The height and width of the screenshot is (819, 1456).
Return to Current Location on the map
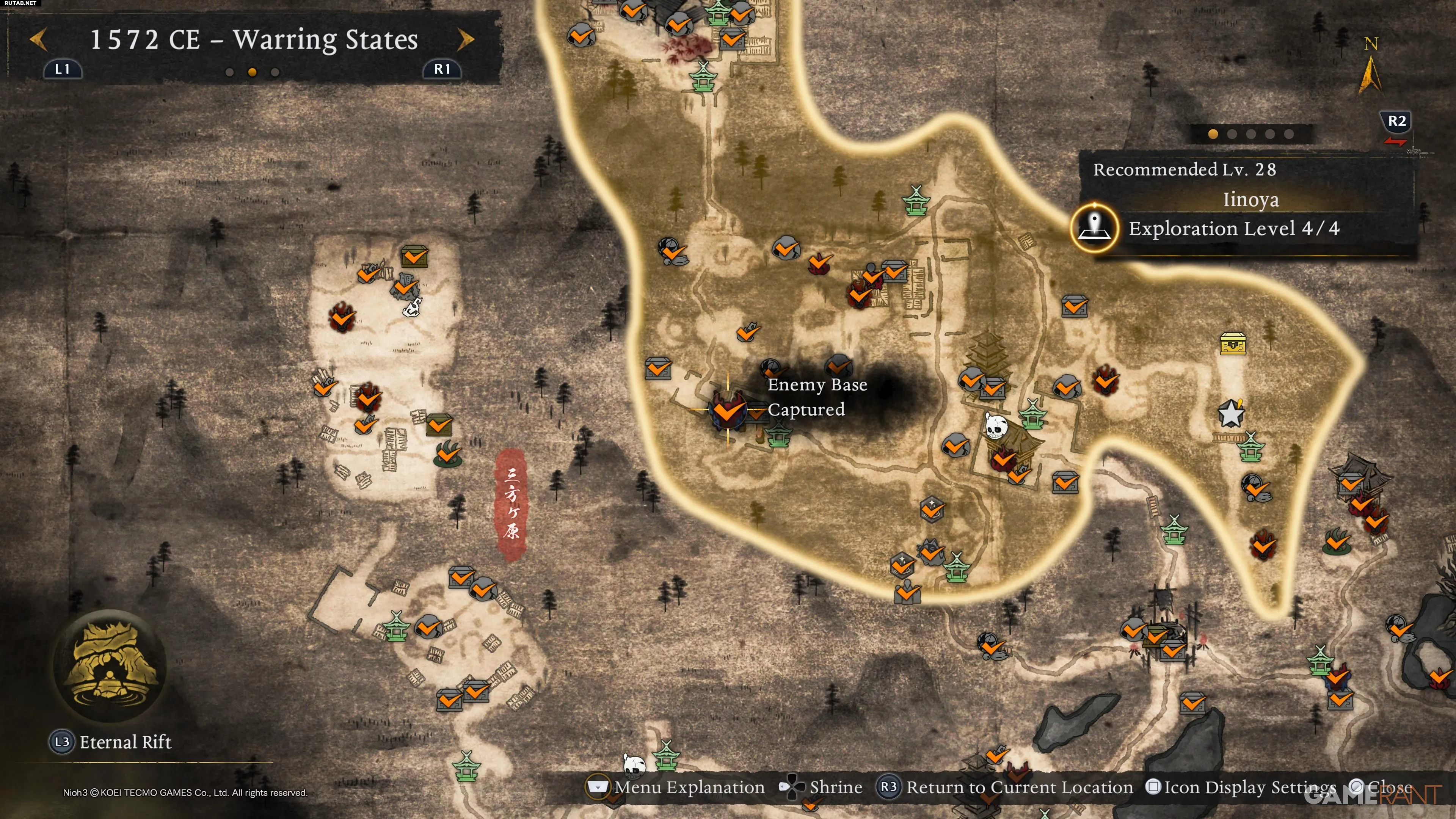(1005, 787)
